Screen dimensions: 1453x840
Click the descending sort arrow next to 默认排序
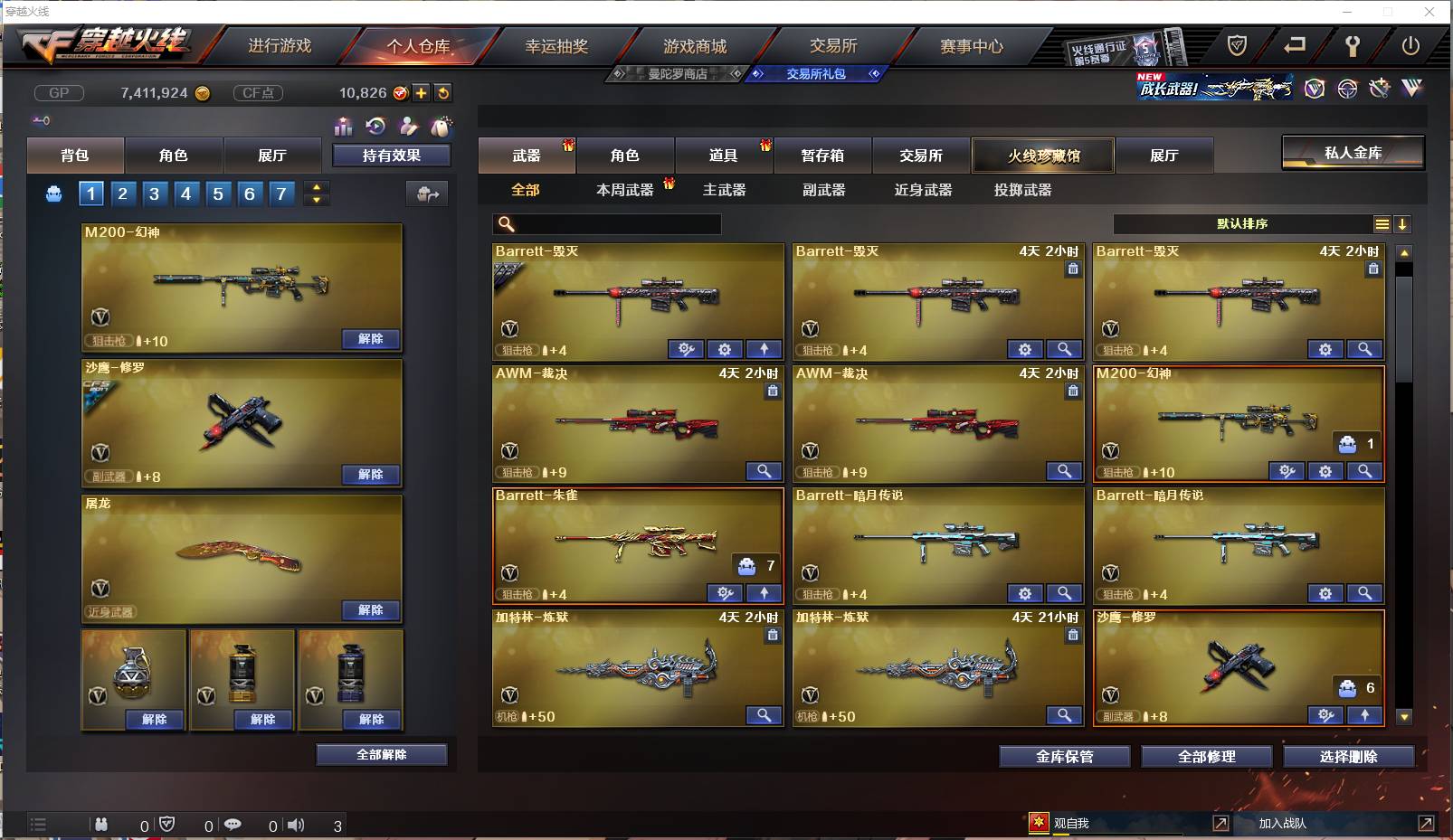point(1403,223)
